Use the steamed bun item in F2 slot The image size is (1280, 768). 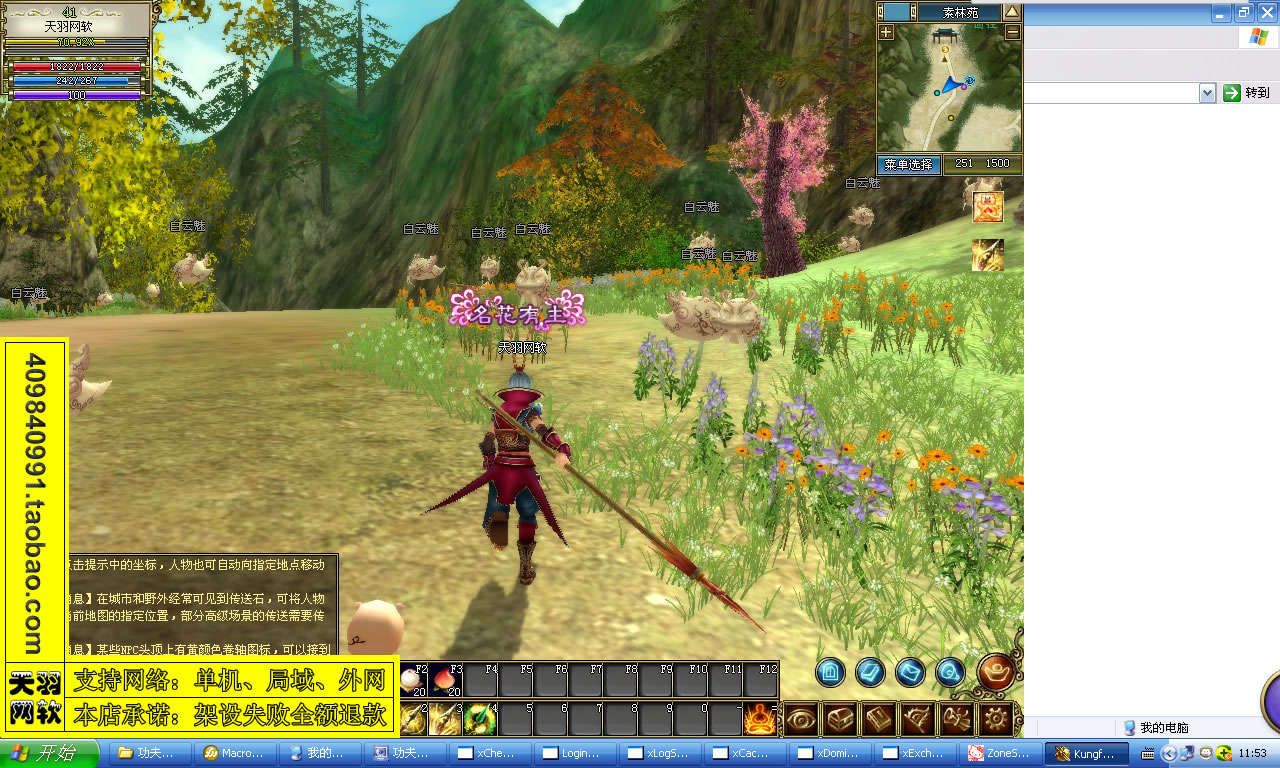[412, 680]
